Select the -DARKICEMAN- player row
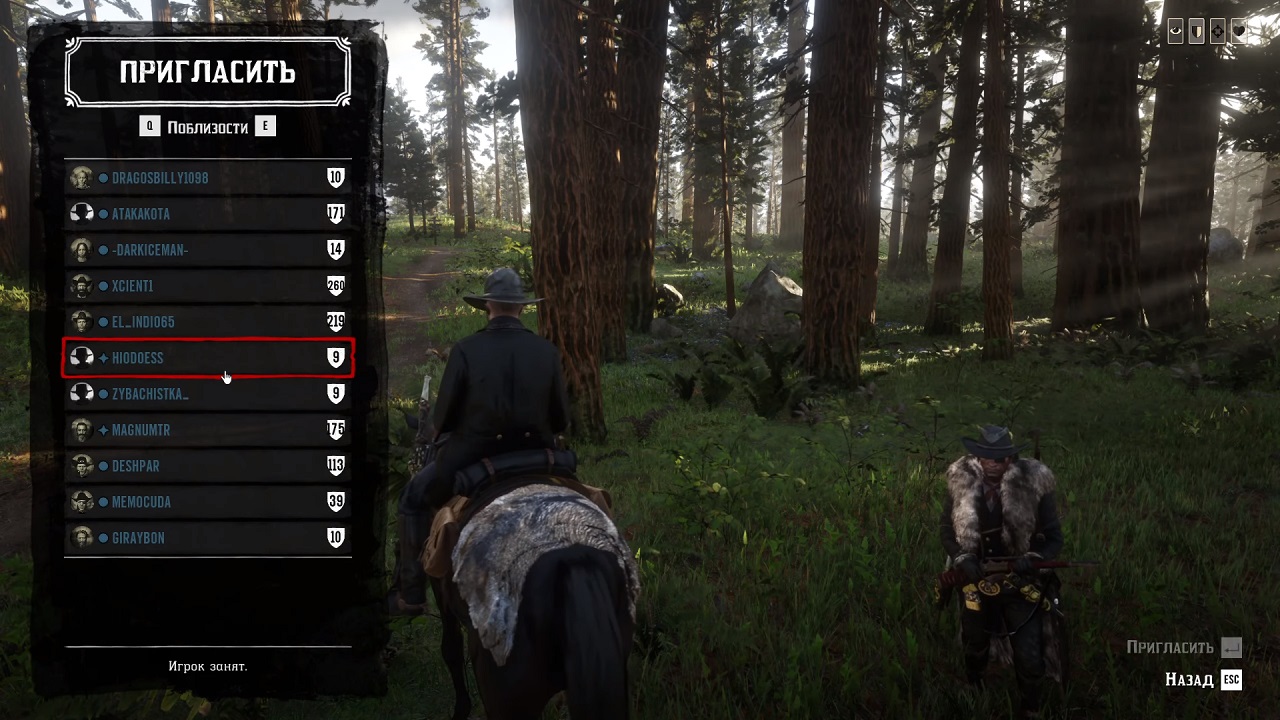The image size is (1280, 720). pos(208,250)
